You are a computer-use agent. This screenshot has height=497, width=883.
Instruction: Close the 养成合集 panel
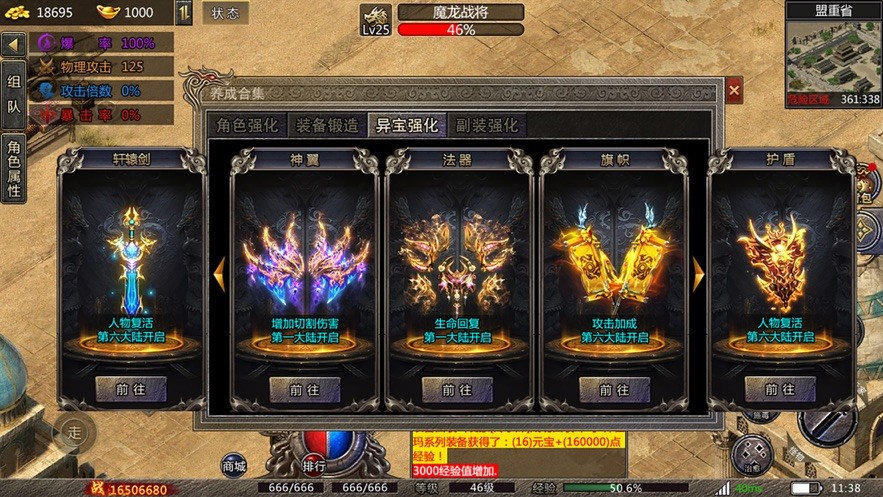[x=734, y=91]
